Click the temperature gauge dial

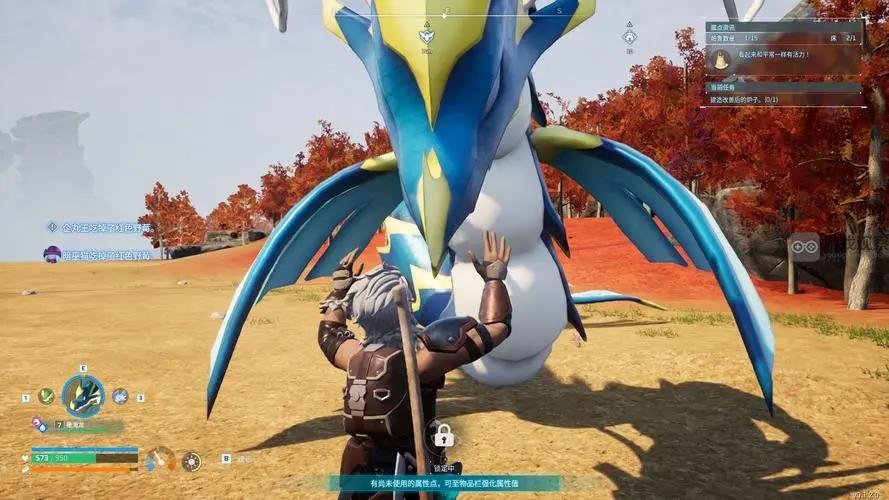tap(159, 459)
